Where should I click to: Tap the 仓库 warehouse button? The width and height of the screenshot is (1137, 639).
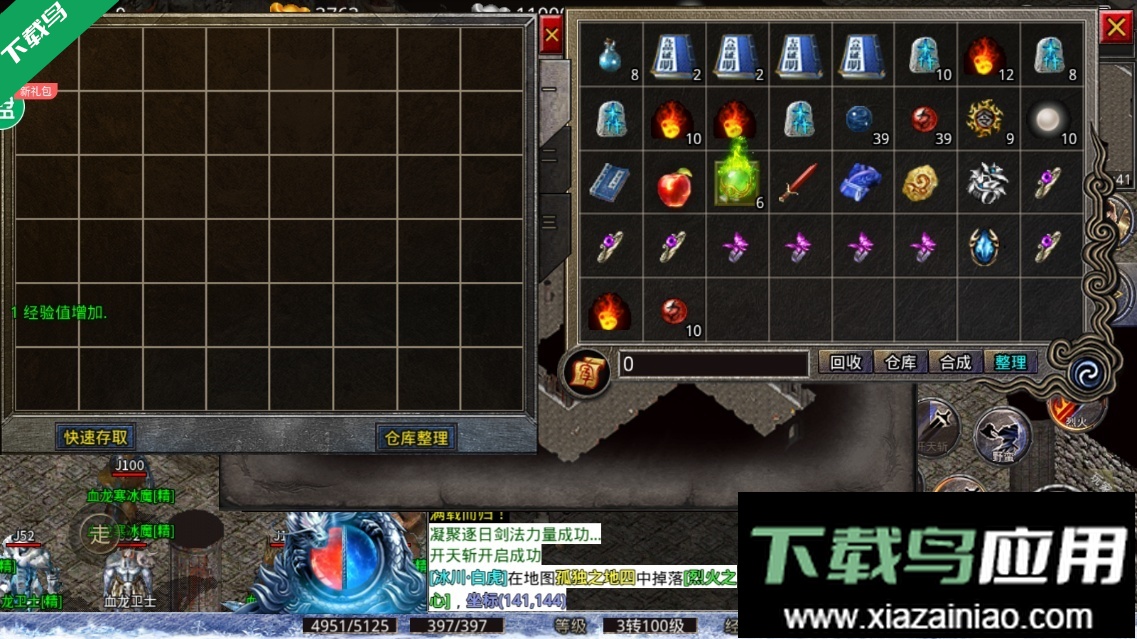pyautogui.click(x=901, y=362)
